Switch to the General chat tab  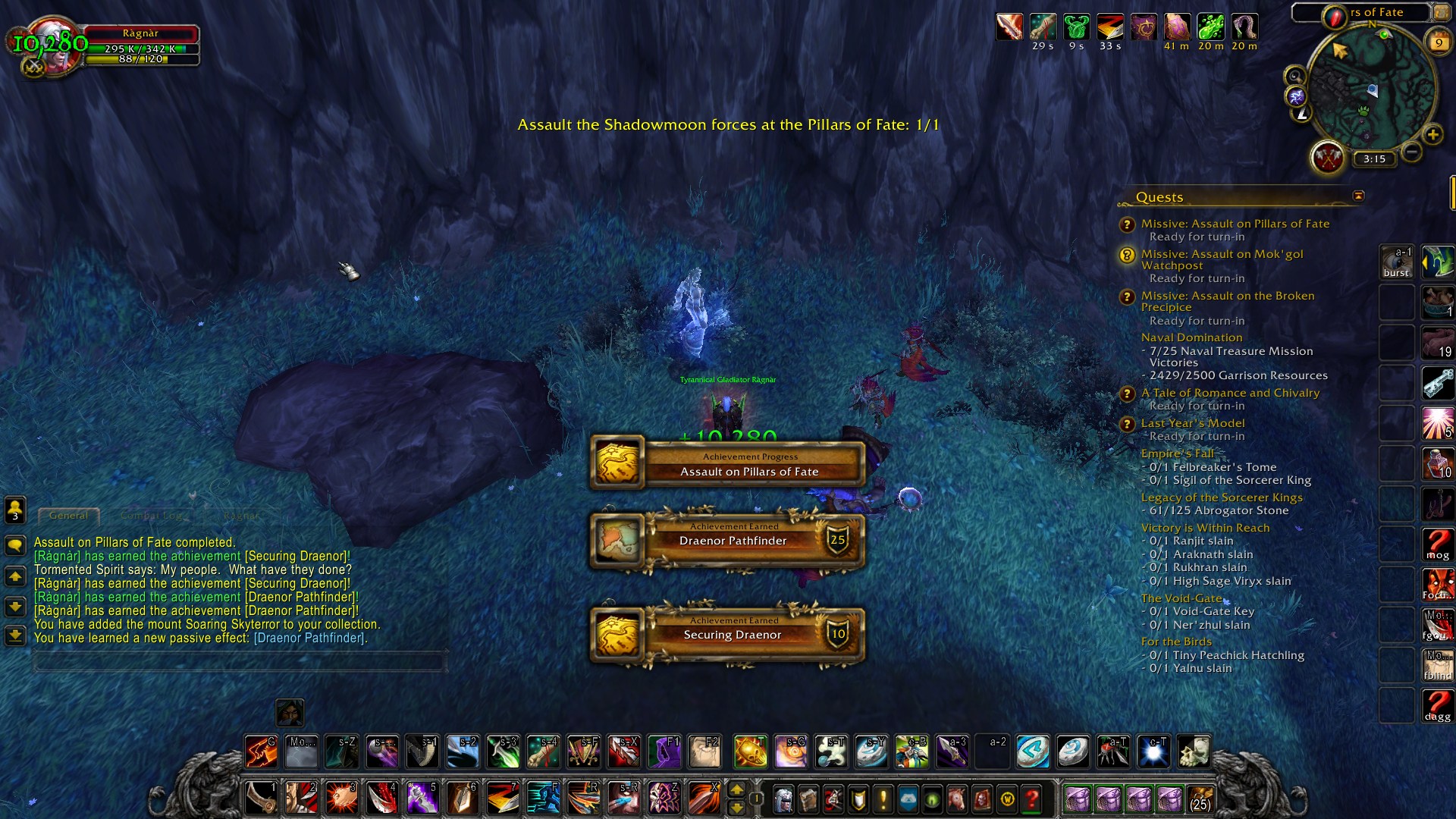[x=68, y=516]
